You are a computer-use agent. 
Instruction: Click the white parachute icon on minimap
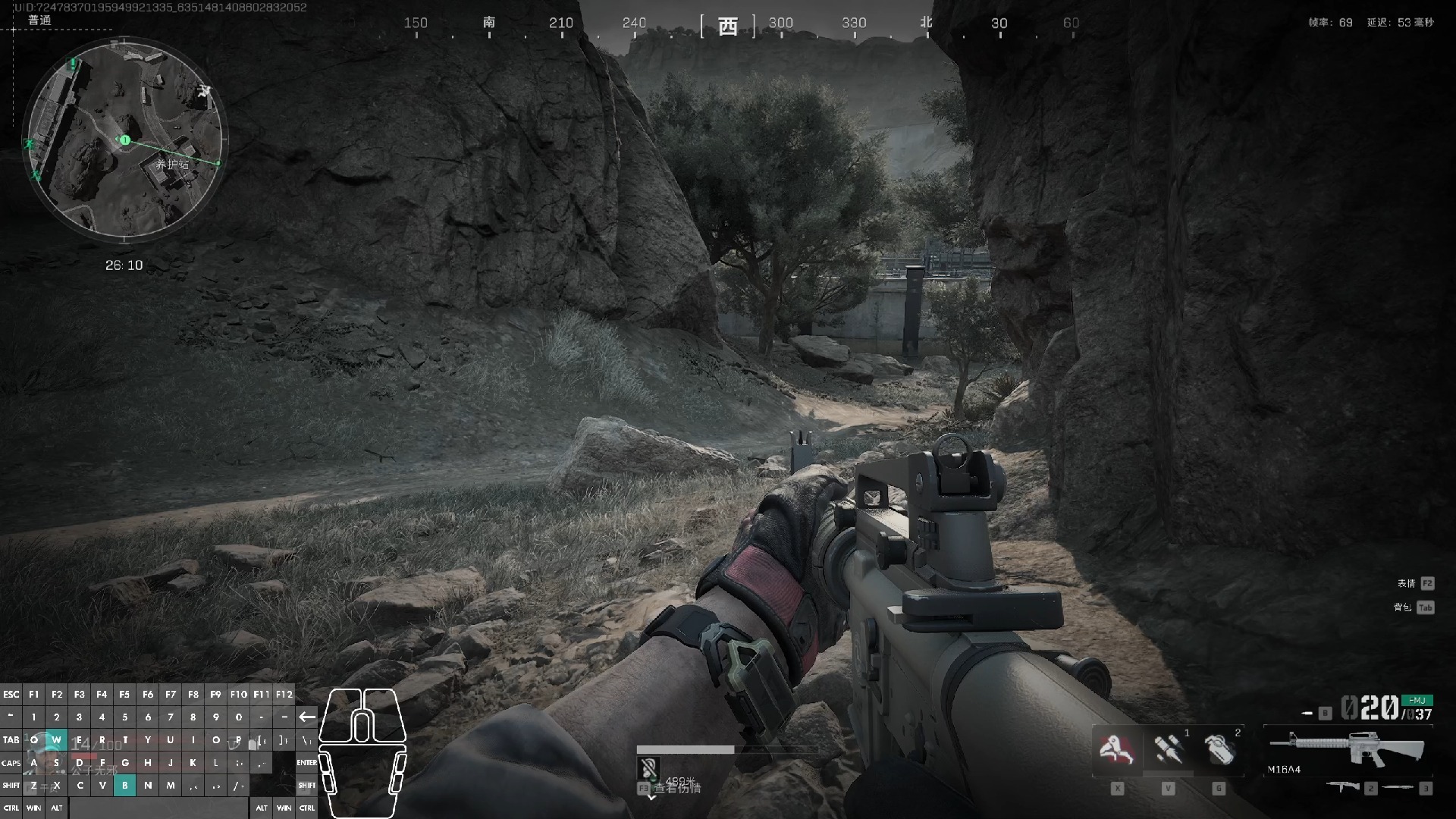point(203,92)
